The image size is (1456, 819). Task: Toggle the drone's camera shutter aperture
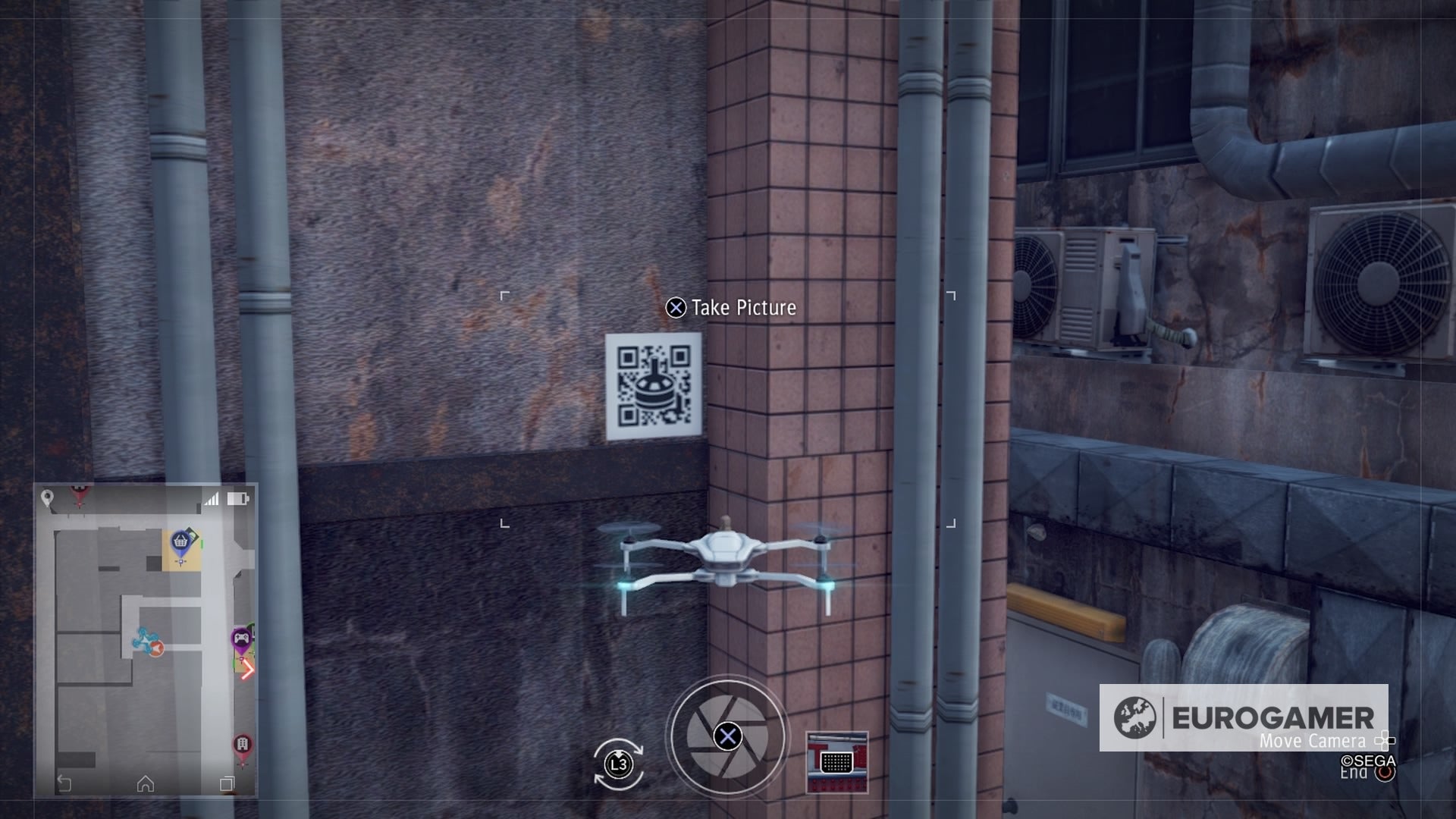coord(728,736)
